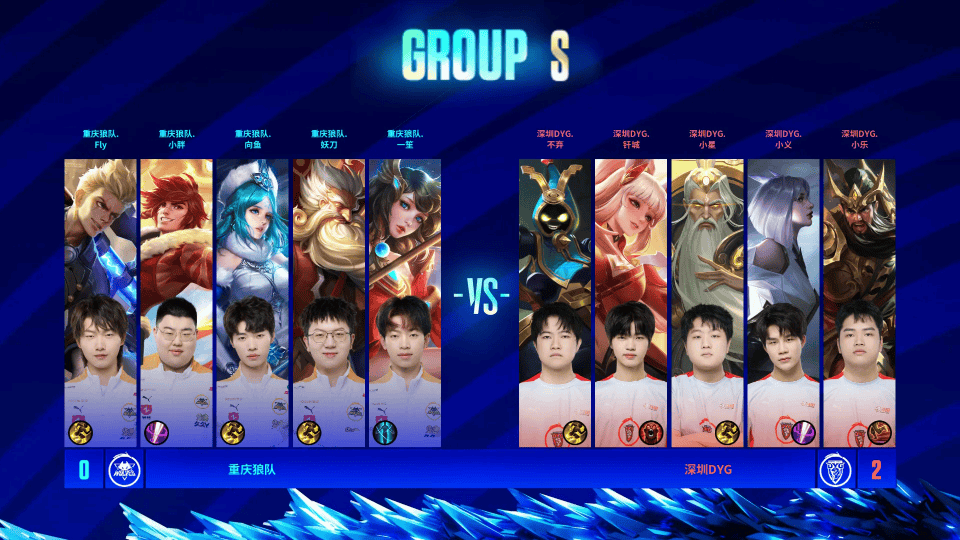Select the 一笙 player card
The image size is (960, 540).
[x=404, y=302]
